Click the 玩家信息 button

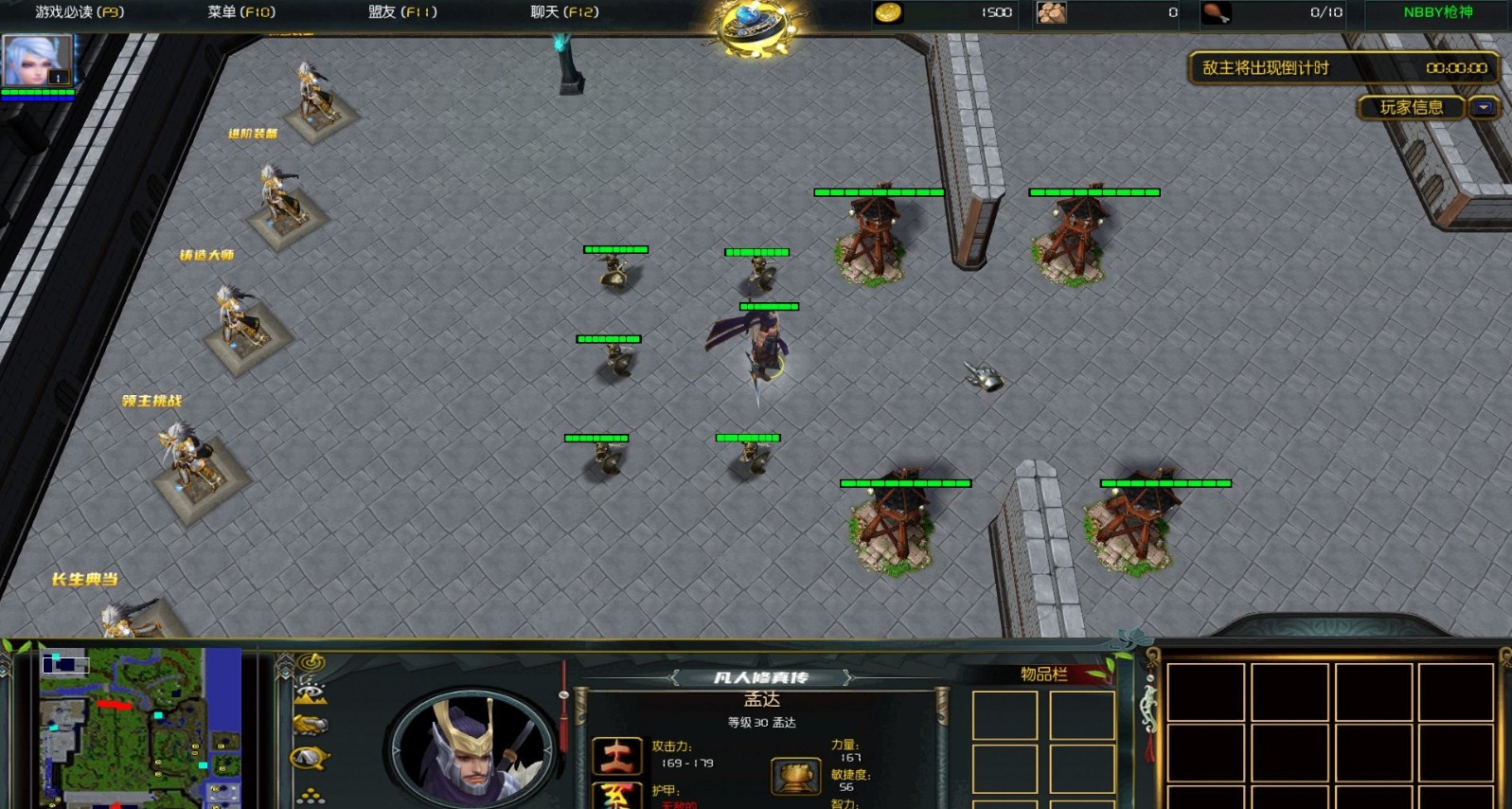pyautogui.click(x=1410, y=108)
